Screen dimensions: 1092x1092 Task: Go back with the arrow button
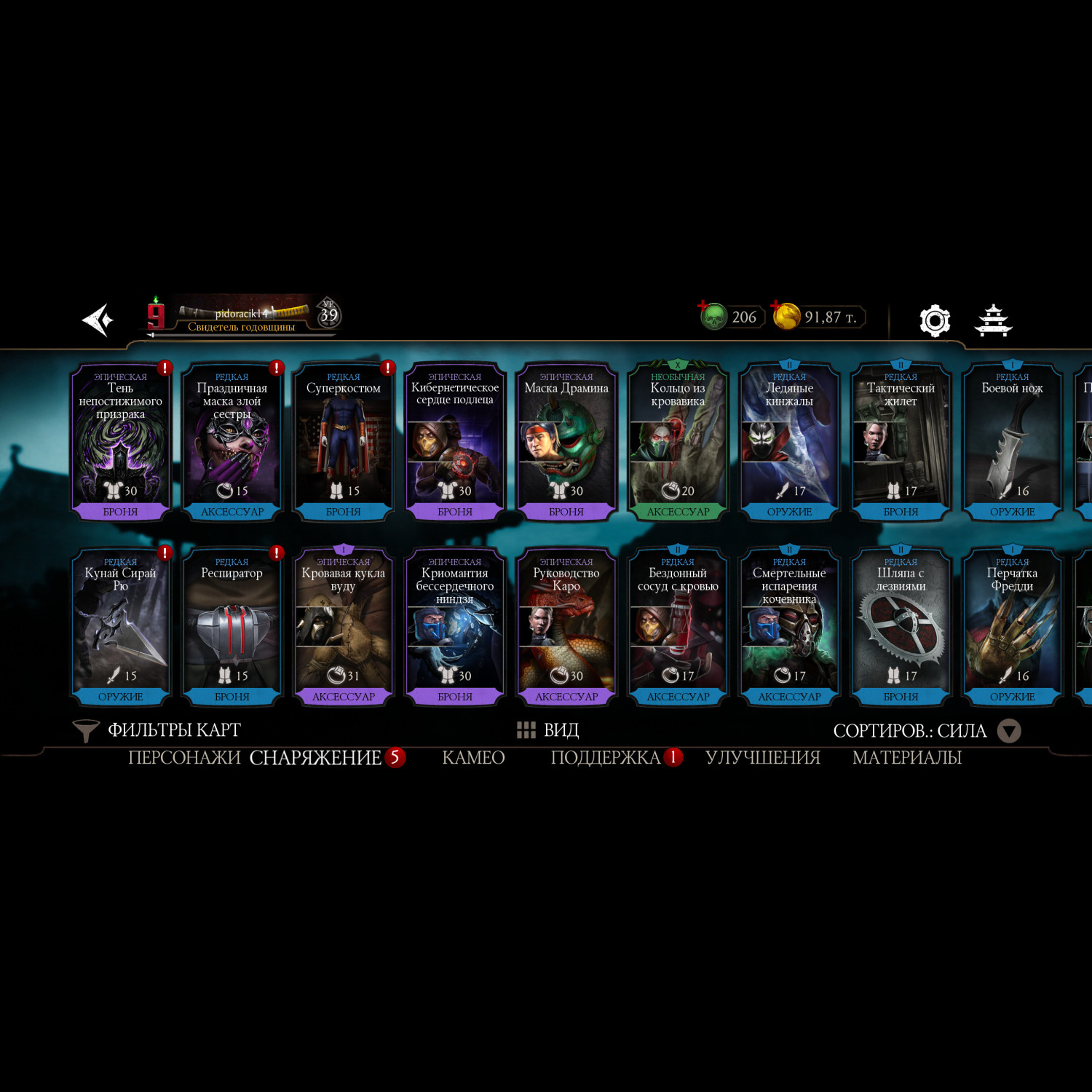coord(98,320)
